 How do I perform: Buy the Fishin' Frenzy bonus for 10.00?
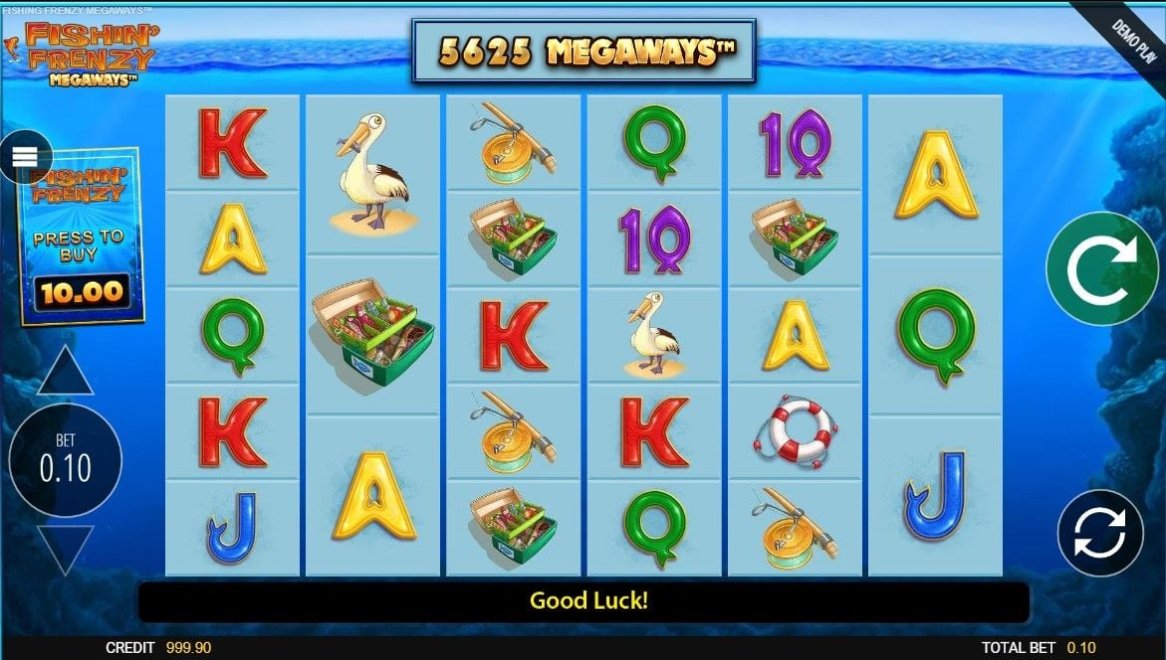coord(82,238)
